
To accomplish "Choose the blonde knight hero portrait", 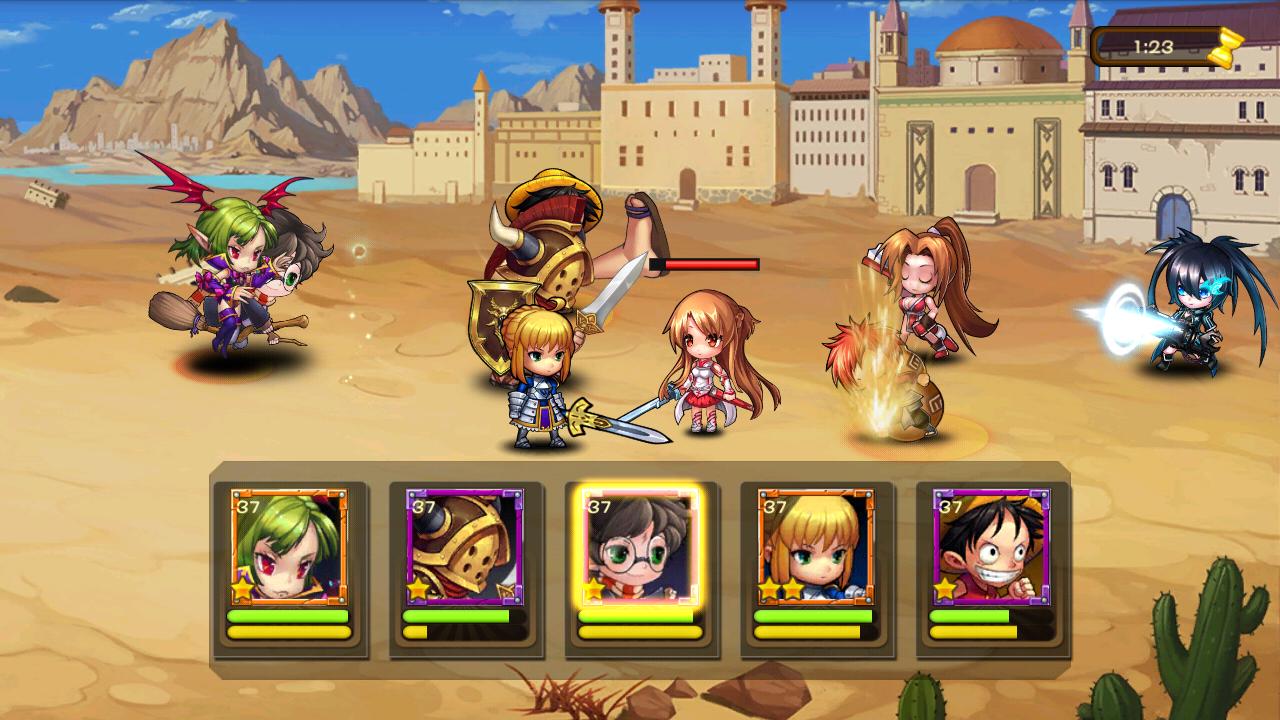I will [x=816, y=547].
